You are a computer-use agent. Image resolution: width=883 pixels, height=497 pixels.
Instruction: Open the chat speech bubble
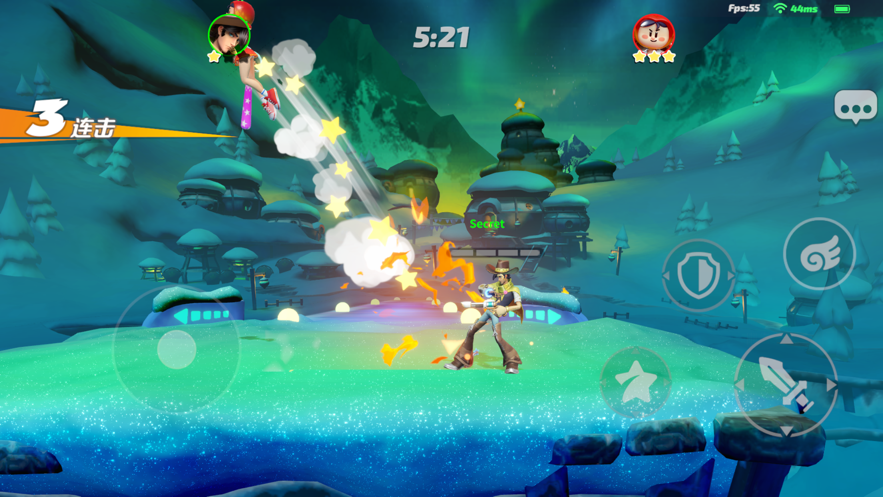click(855, 107)
